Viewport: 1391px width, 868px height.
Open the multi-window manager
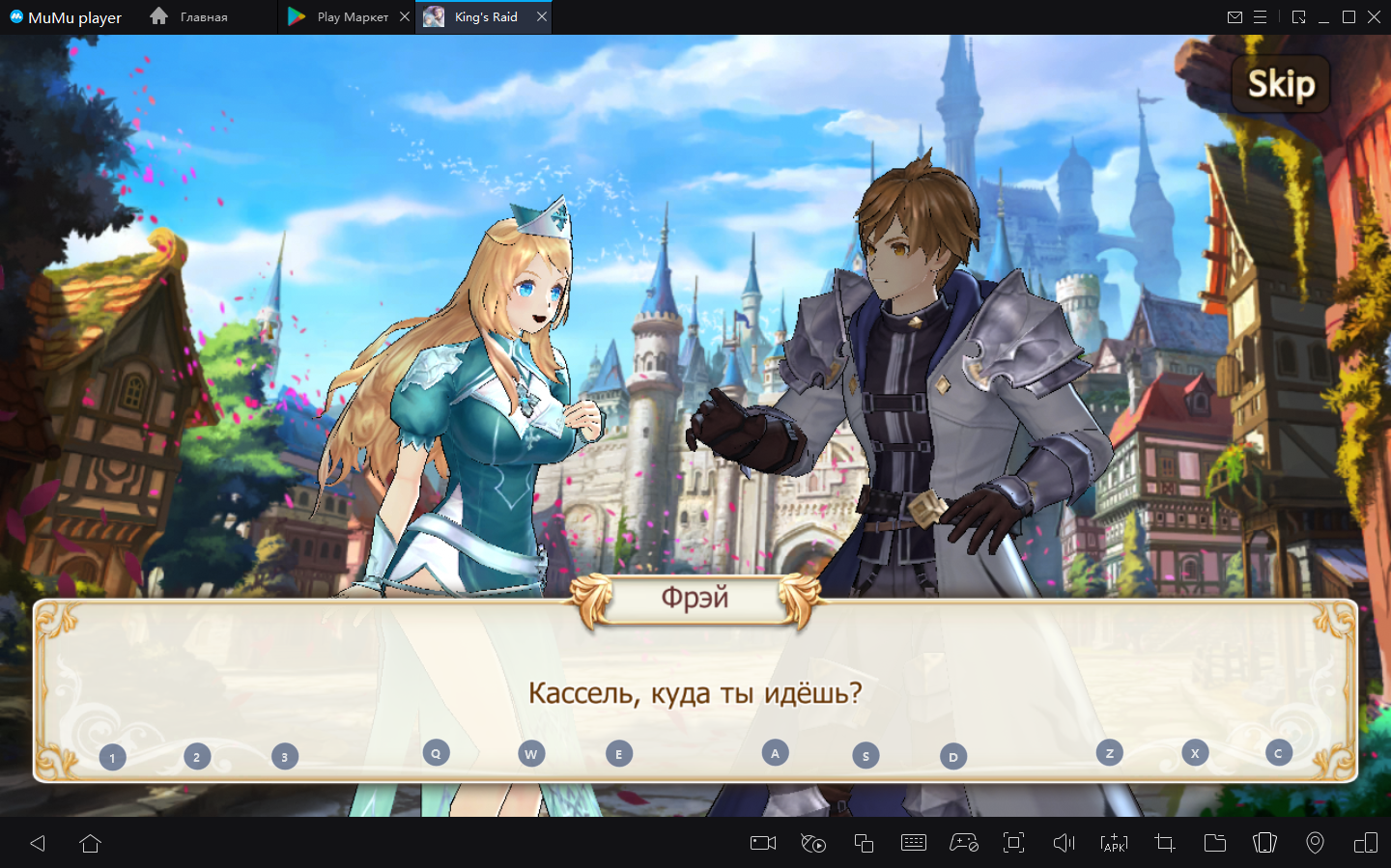(864, 843)
